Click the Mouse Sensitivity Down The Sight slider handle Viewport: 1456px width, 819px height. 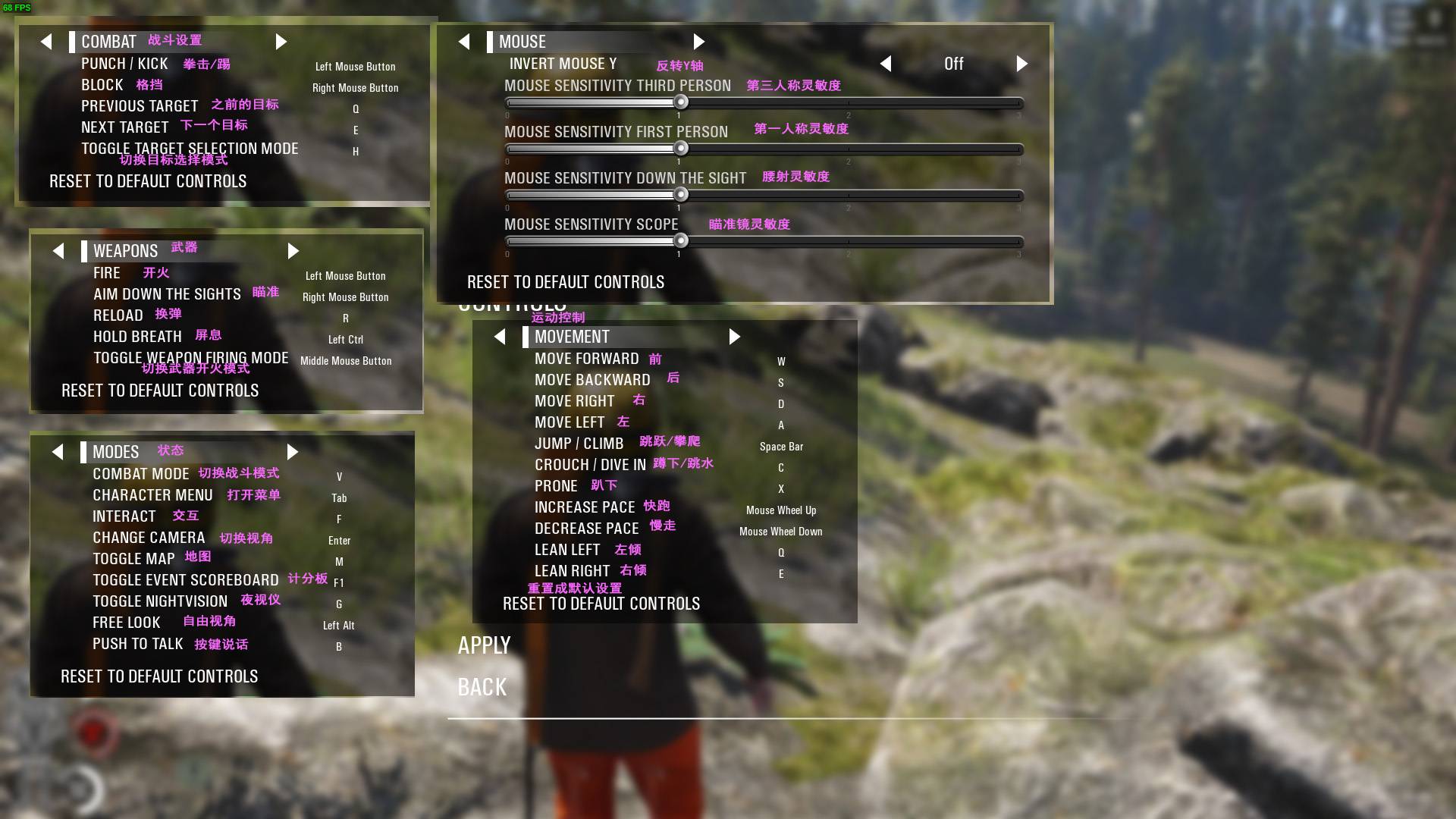click(681, 195)
